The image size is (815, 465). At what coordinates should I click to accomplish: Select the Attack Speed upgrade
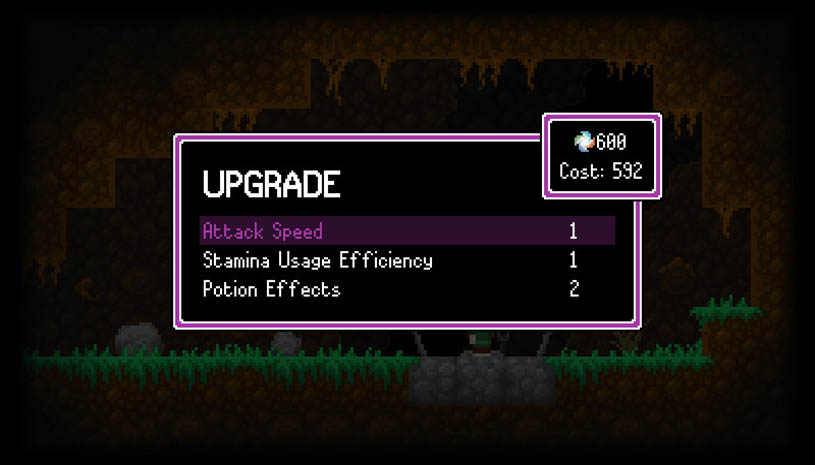click(x=263, y=232)
